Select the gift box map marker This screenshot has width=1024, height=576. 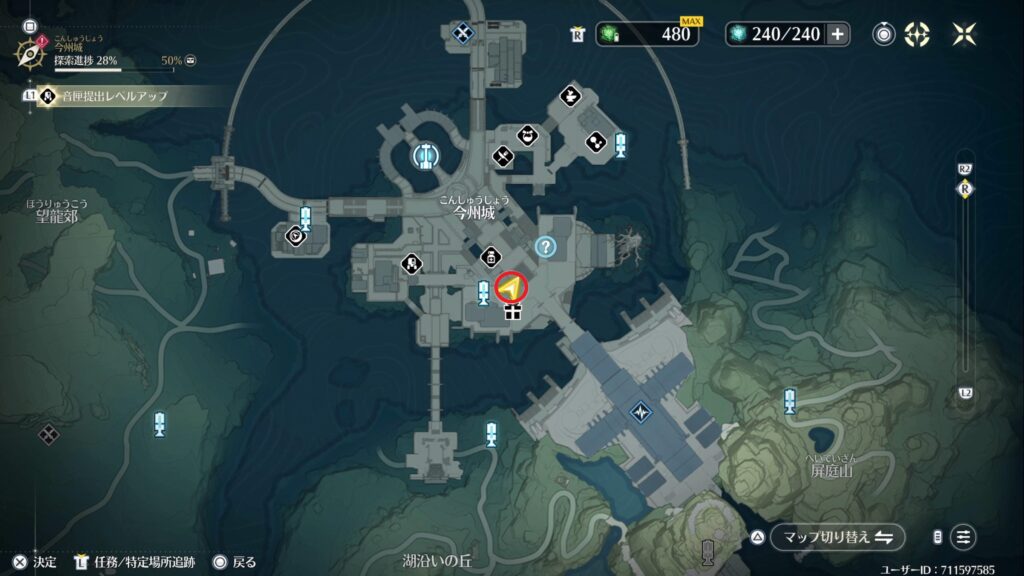513,314
